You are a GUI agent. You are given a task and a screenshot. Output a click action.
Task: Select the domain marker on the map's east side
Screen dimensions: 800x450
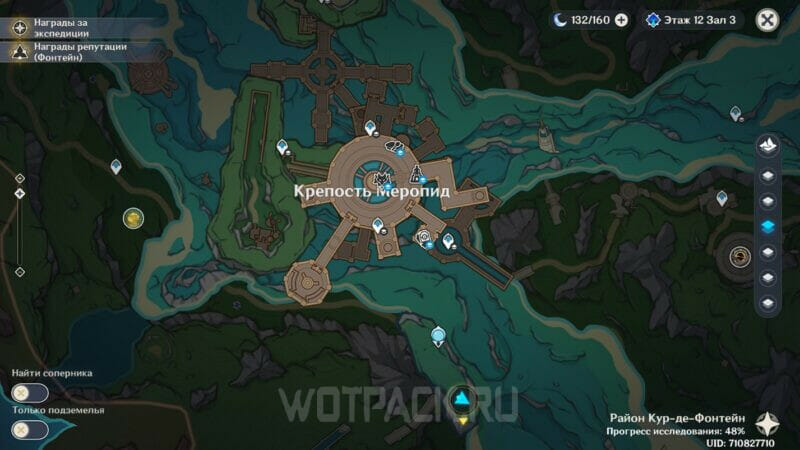click(741, 256)
